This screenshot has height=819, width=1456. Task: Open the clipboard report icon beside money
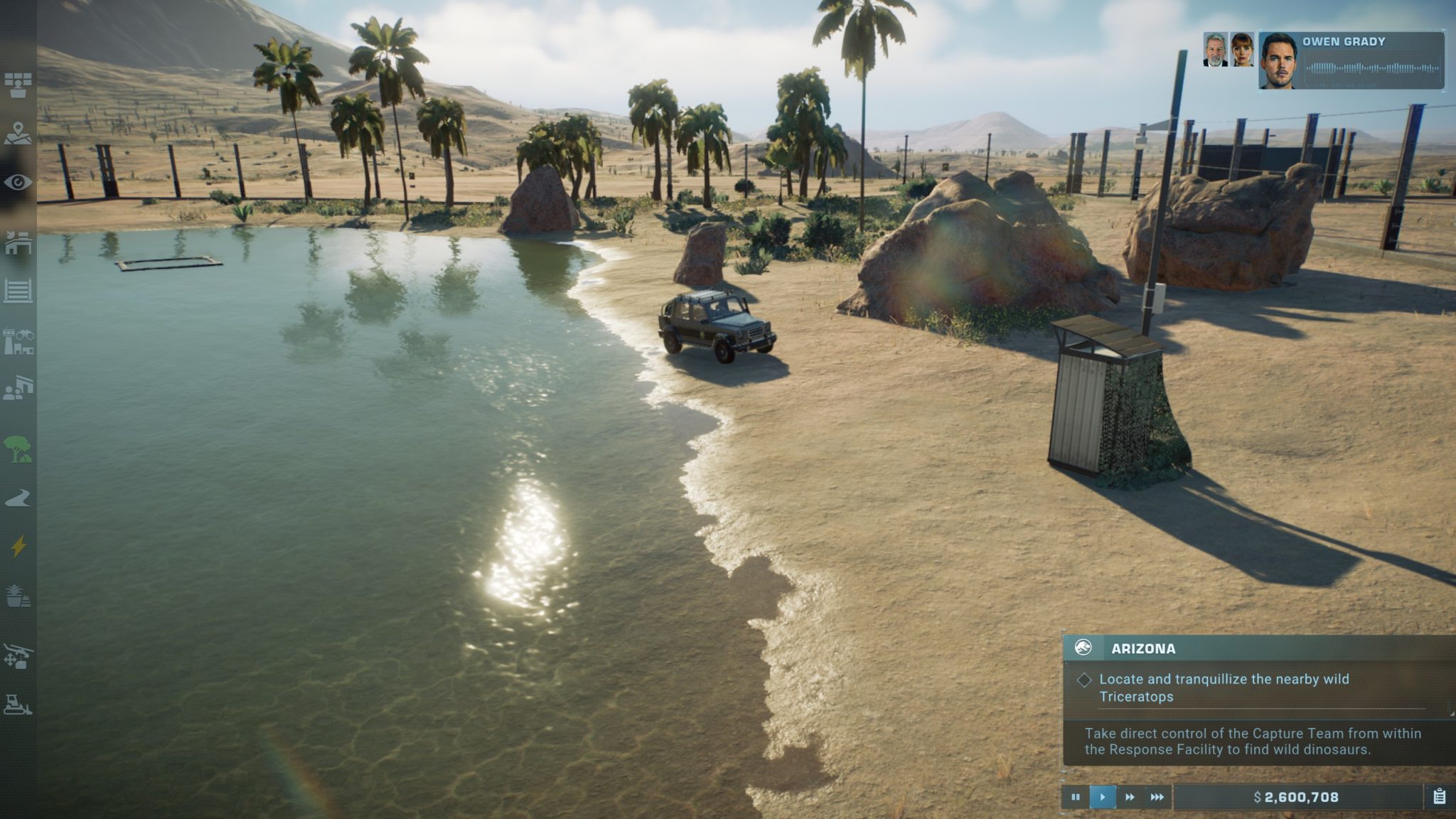coord(1439,797)
